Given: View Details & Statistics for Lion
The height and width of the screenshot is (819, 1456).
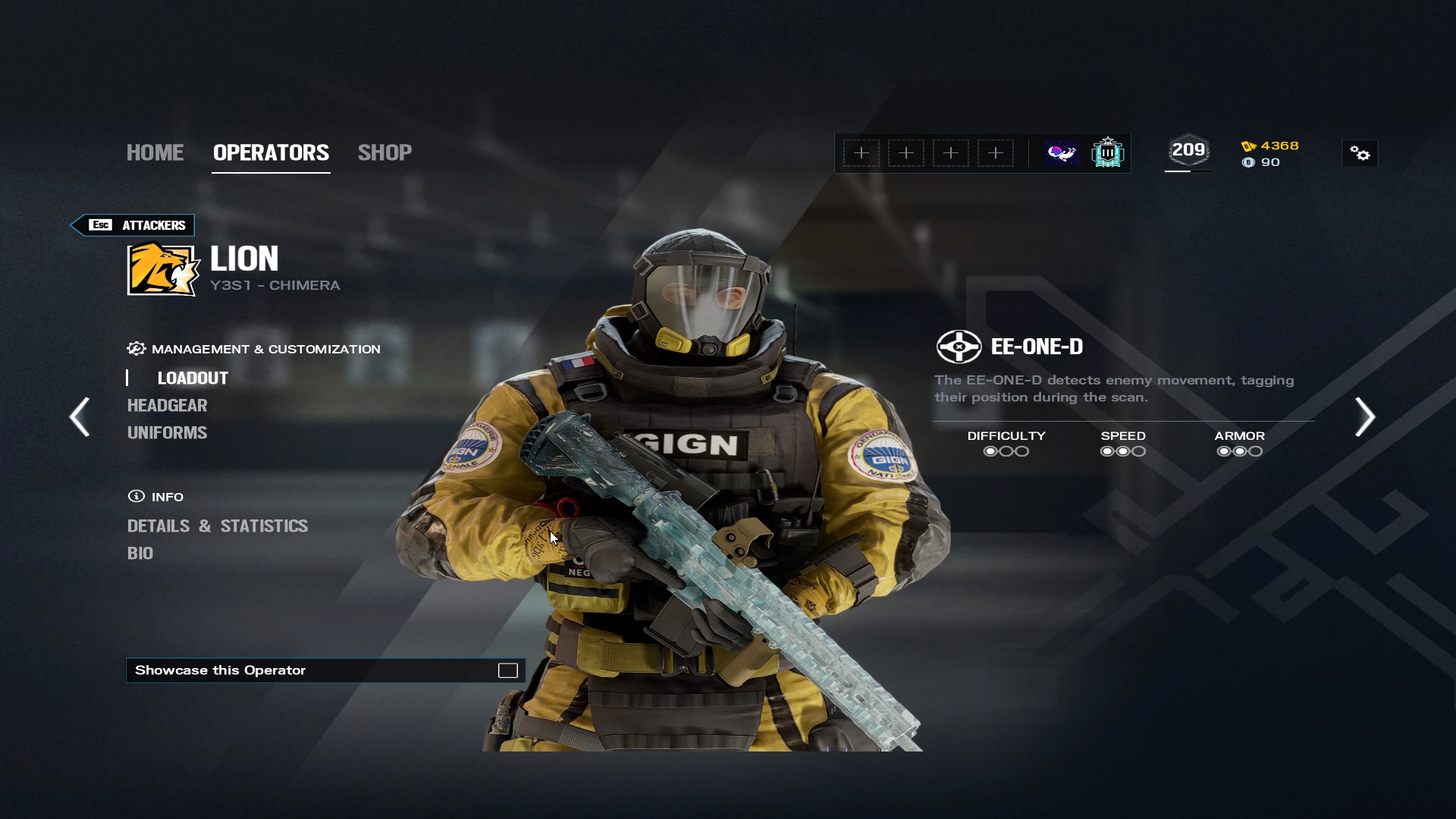Looking at the screenshot, I should (218, 526).
